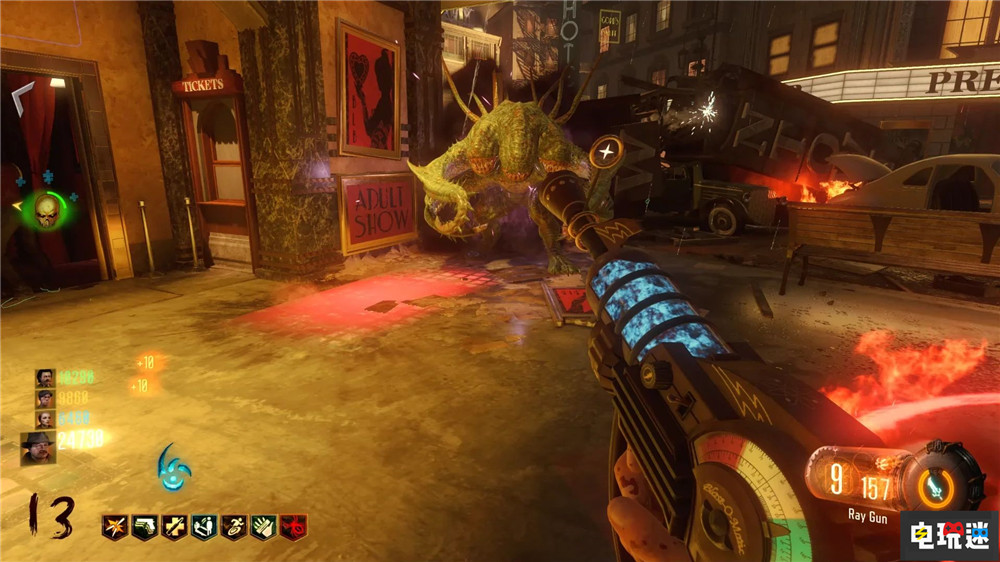1000x562 pixels.
Task: Click the Mule Kick pistol perk icon
Action: (x=144, y=526)
